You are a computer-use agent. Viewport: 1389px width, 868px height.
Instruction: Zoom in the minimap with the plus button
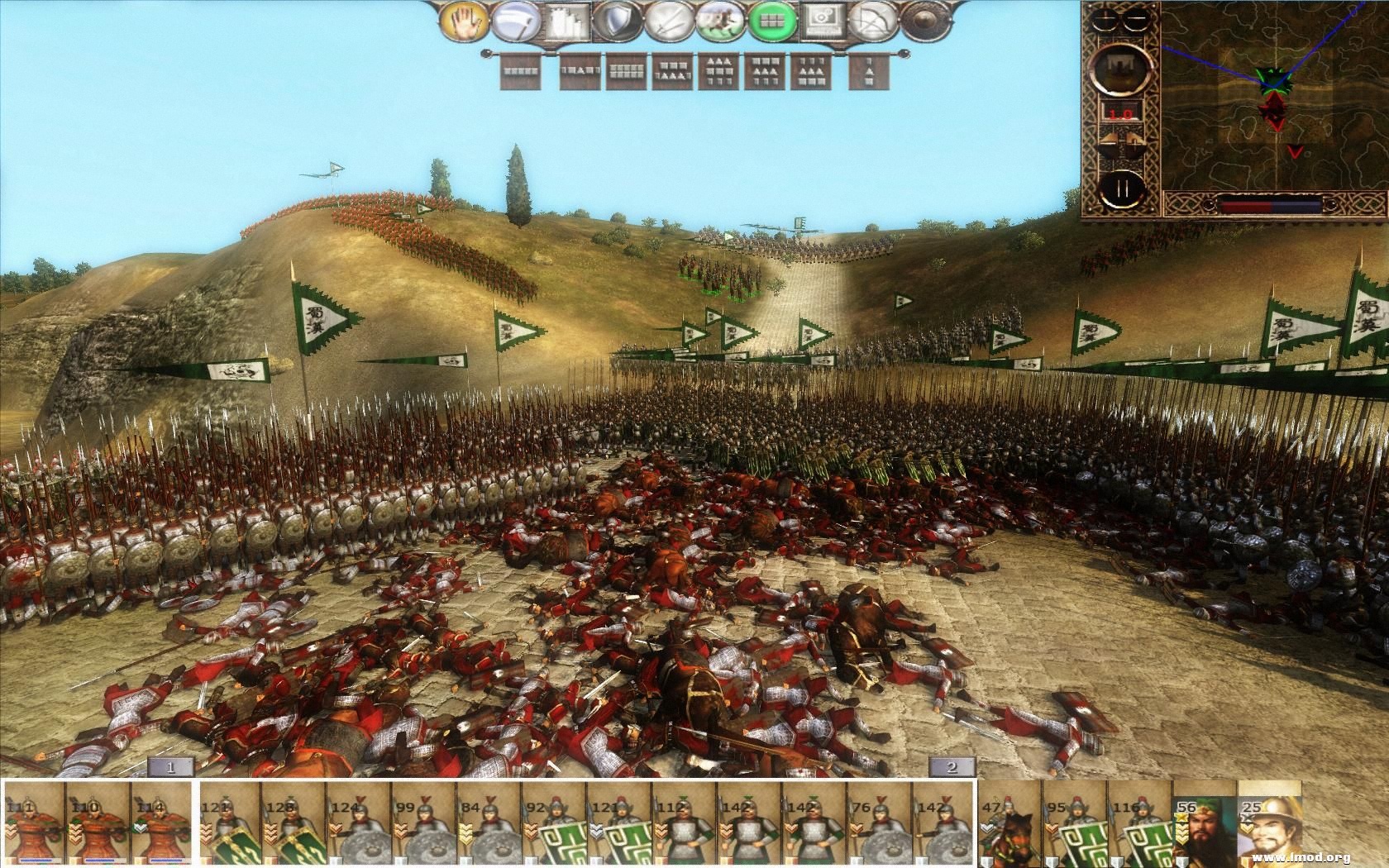pos(1105,19)
